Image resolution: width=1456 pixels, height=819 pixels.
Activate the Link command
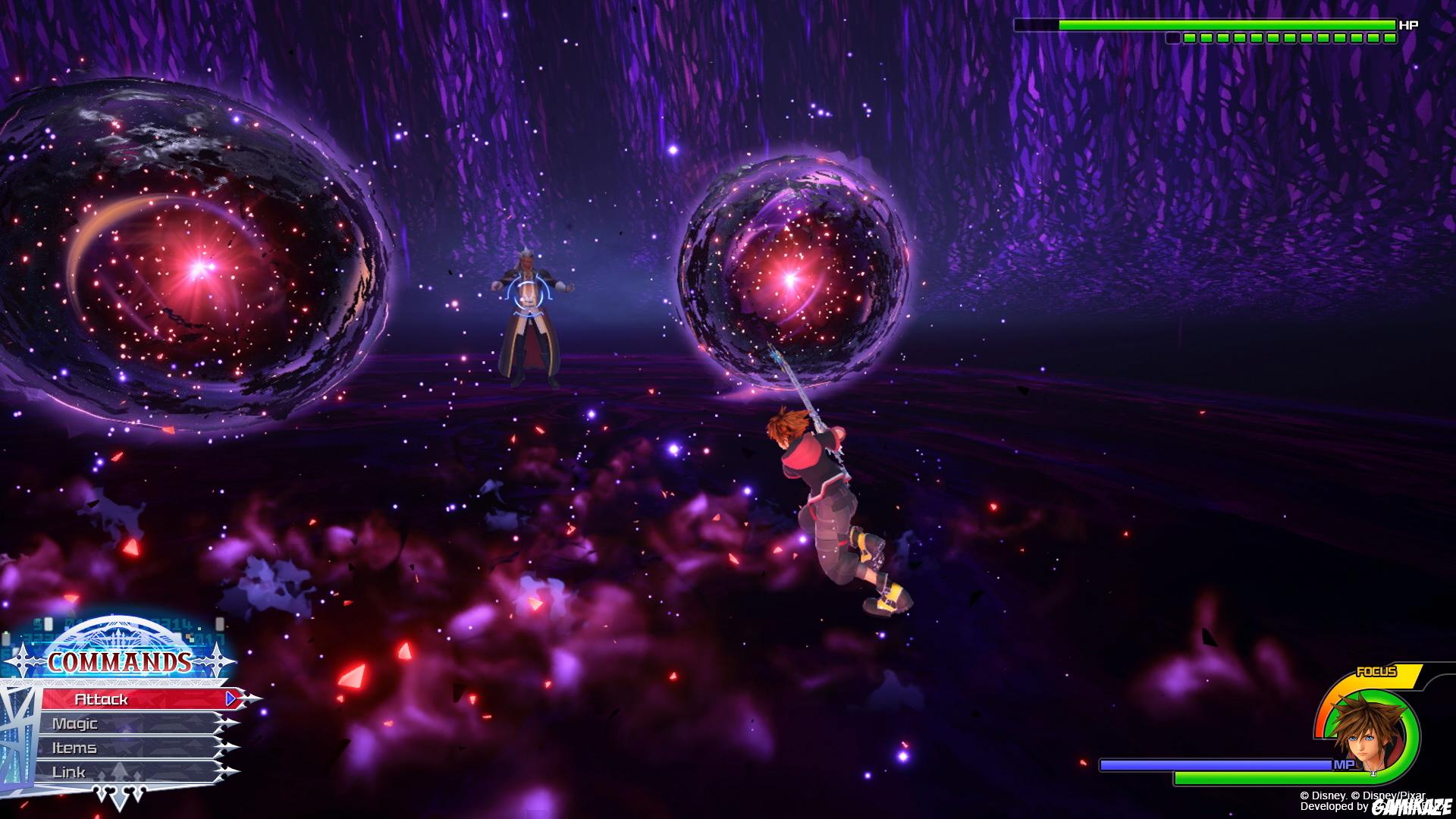tap(68, 771)
